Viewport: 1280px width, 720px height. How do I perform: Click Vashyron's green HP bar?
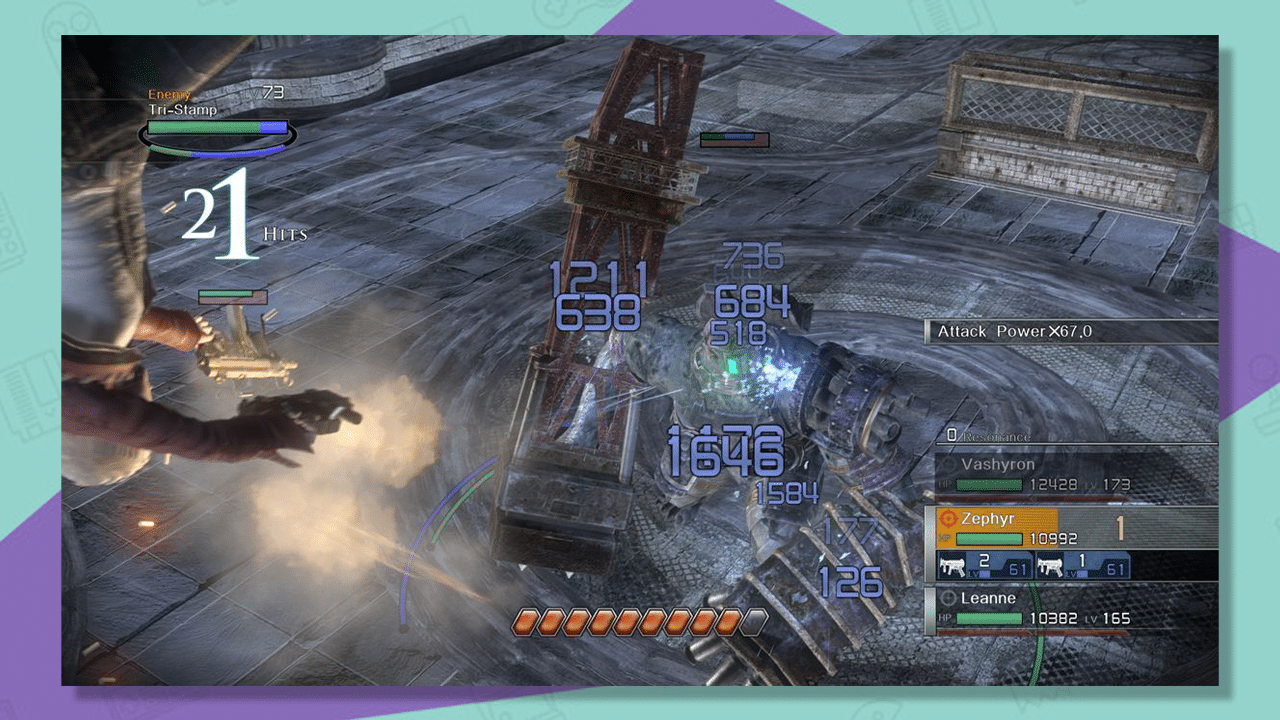(990, 483)
